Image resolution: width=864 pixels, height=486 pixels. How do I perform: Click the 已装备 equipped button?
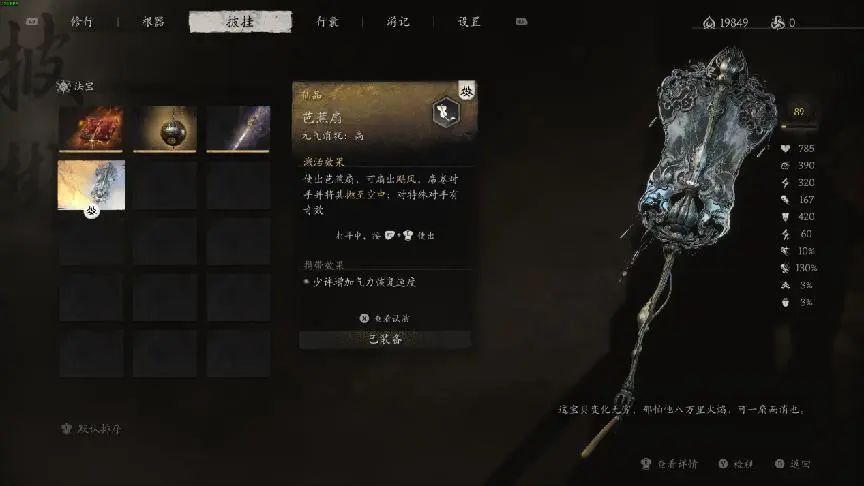tap(385, 339)
